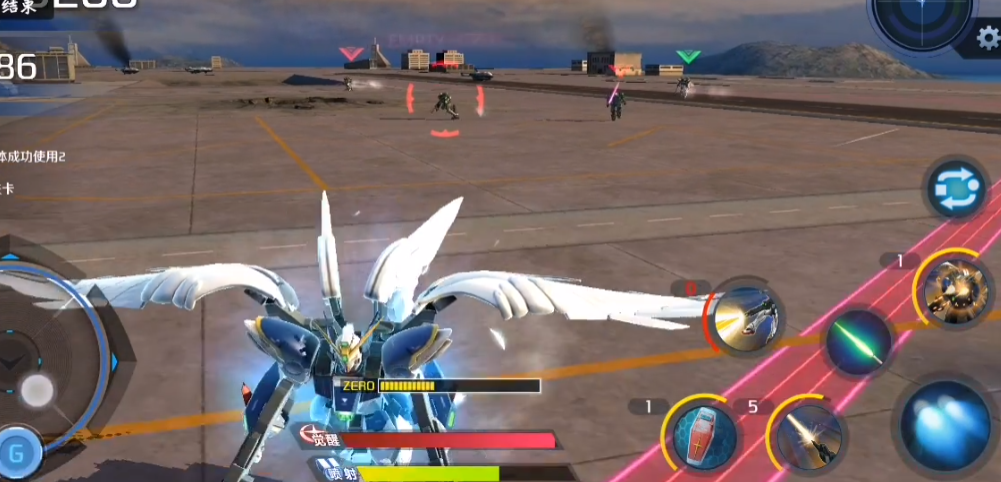The height and width of the screenshot is (482, 1001).
Task: Tap the virtual joystick knob
Action: tap(38, 390)
